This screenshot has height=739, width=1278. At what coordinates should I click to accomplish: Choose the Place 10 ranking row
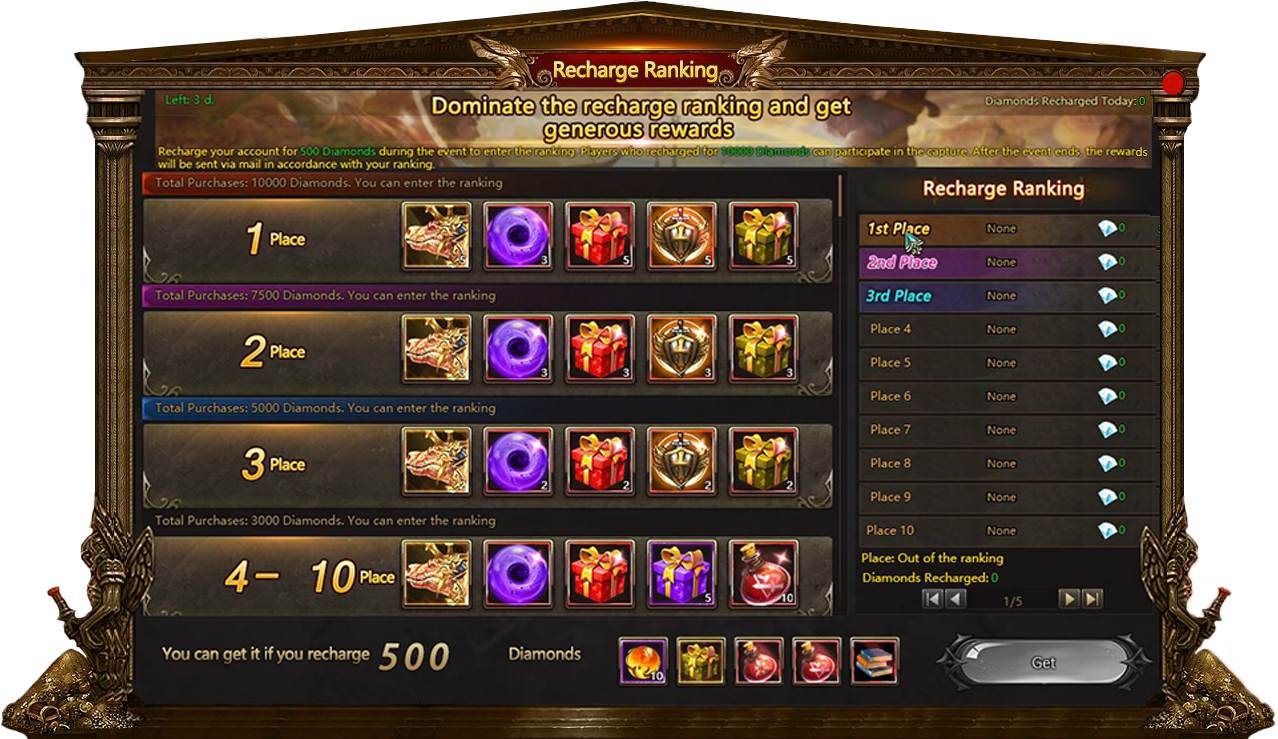pos(1008,530)
